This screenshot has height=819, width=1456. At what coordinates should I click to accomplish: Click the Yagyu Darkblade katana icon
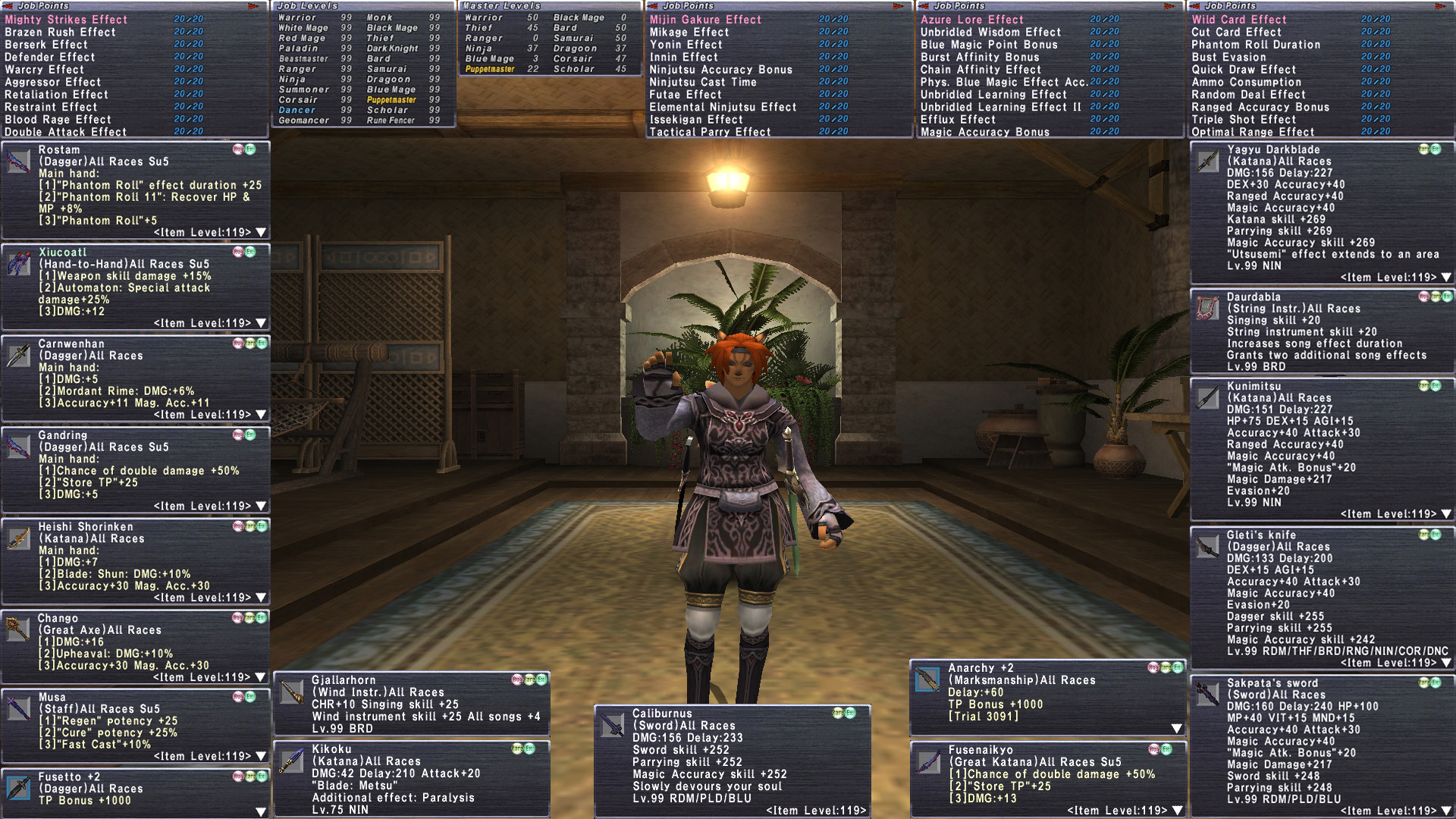coord(1207,161)
